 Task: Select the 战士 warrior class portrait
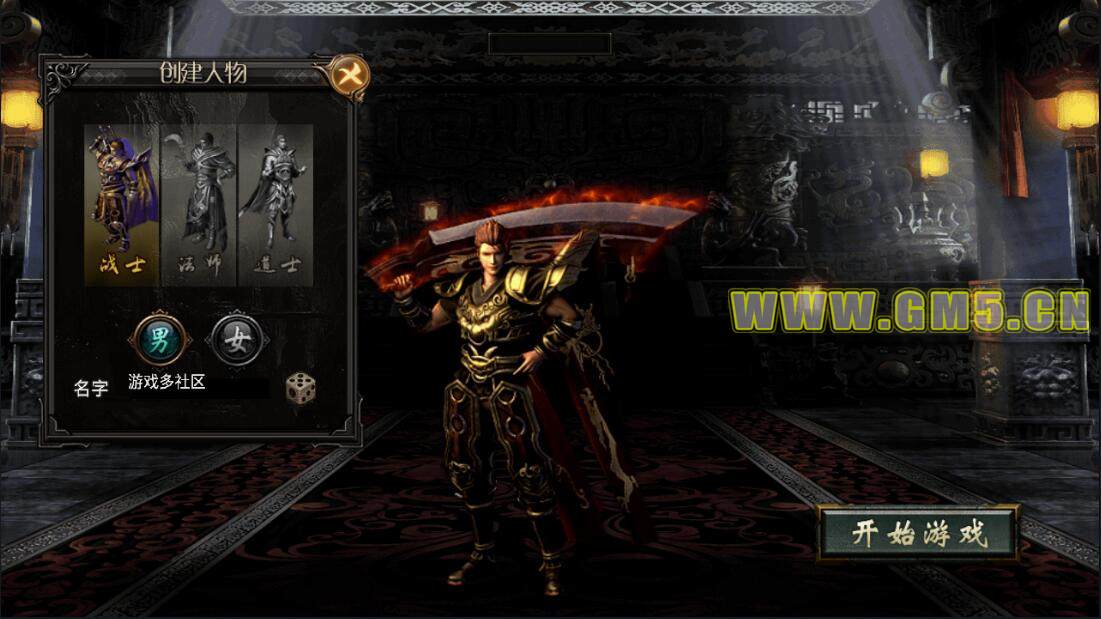pyautogui.click(x=122, y=204)
